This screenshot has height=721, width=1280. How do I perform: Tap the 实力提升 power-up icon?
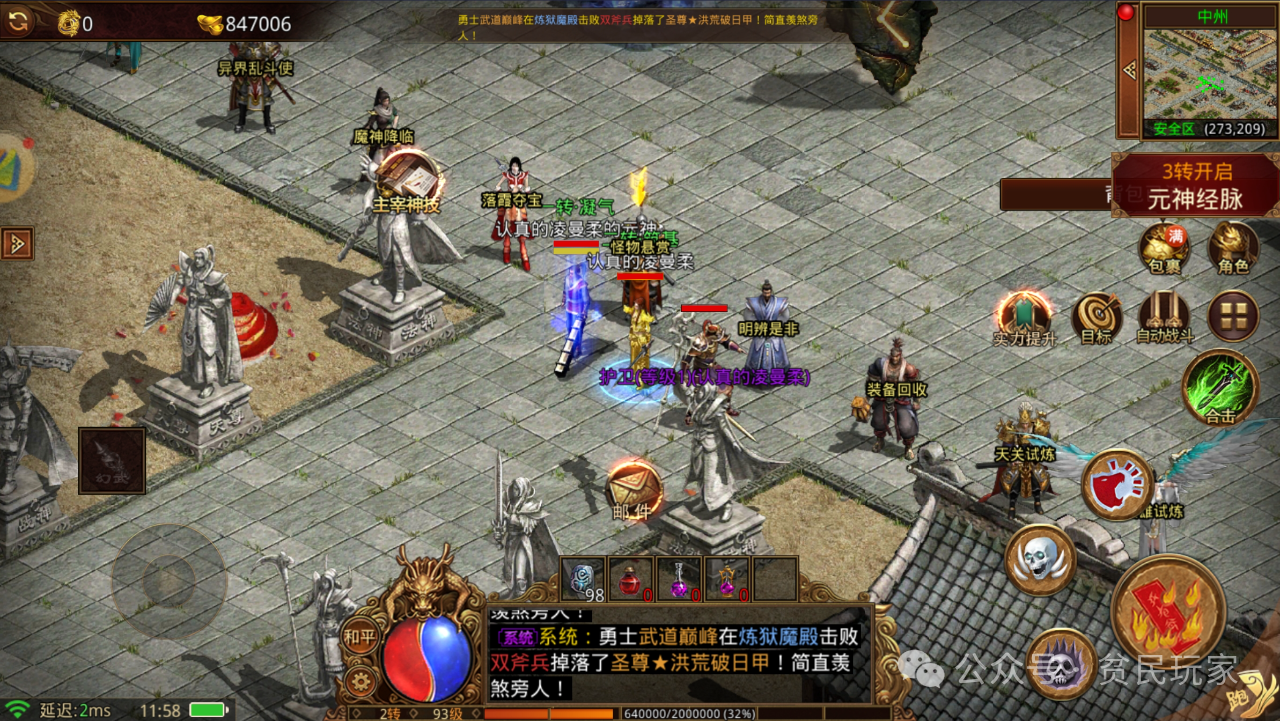tap(1024, 316)
